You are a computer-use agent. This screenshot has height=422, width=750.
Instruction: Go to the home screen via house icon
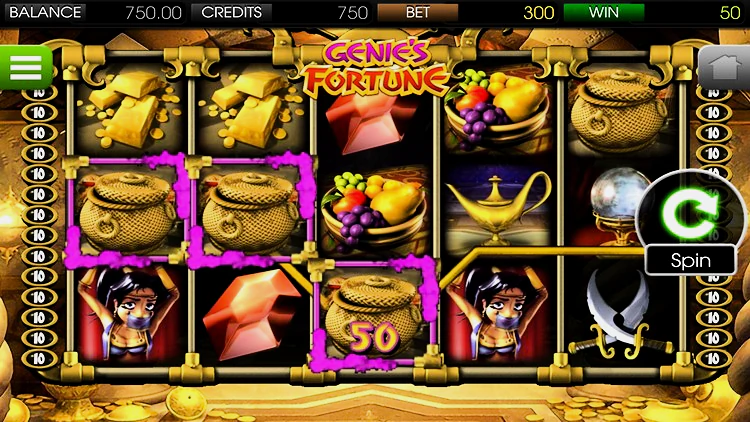click(723, 67)
